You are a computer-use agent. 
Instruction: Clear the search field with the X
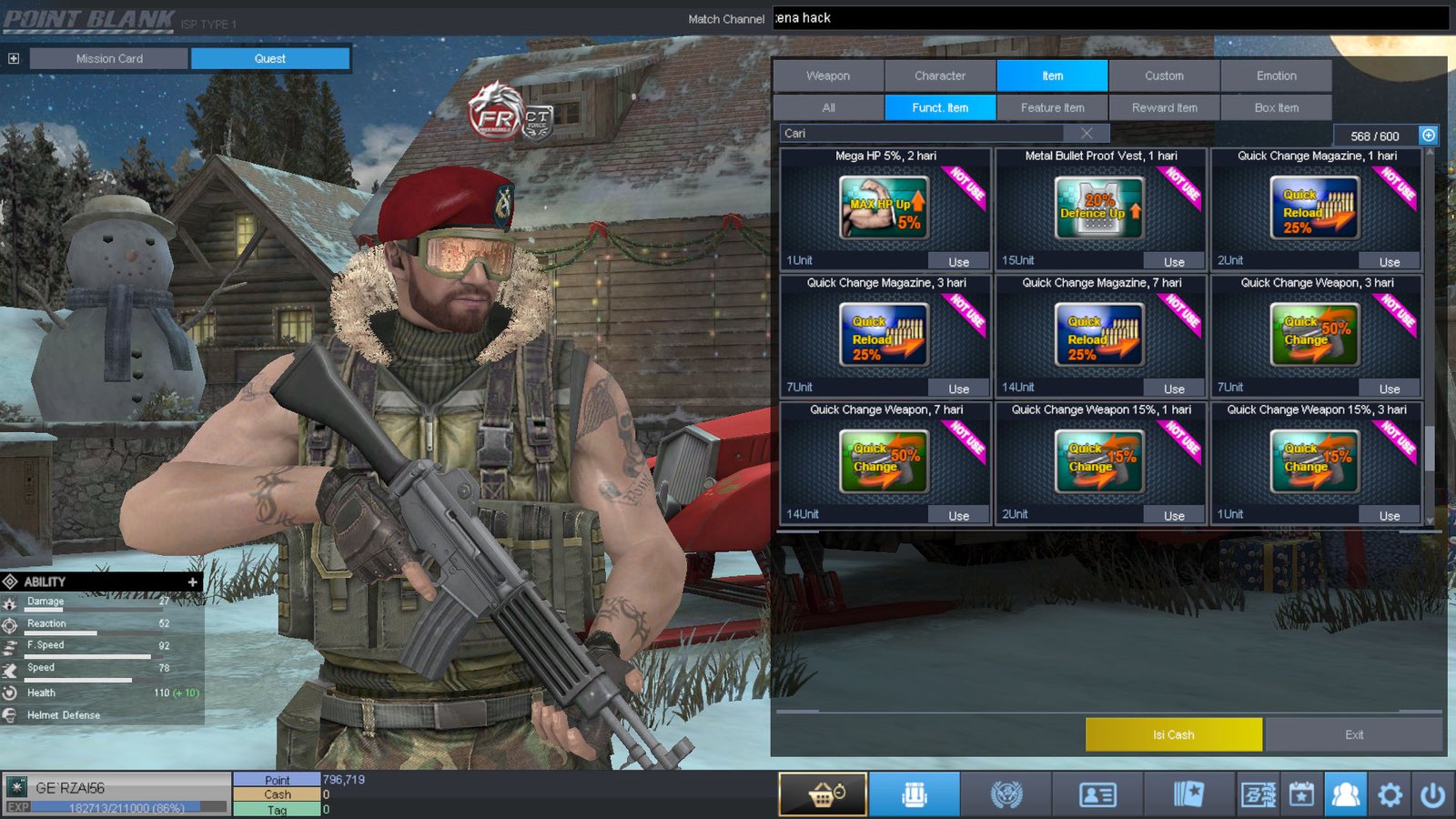[1087, 133]
